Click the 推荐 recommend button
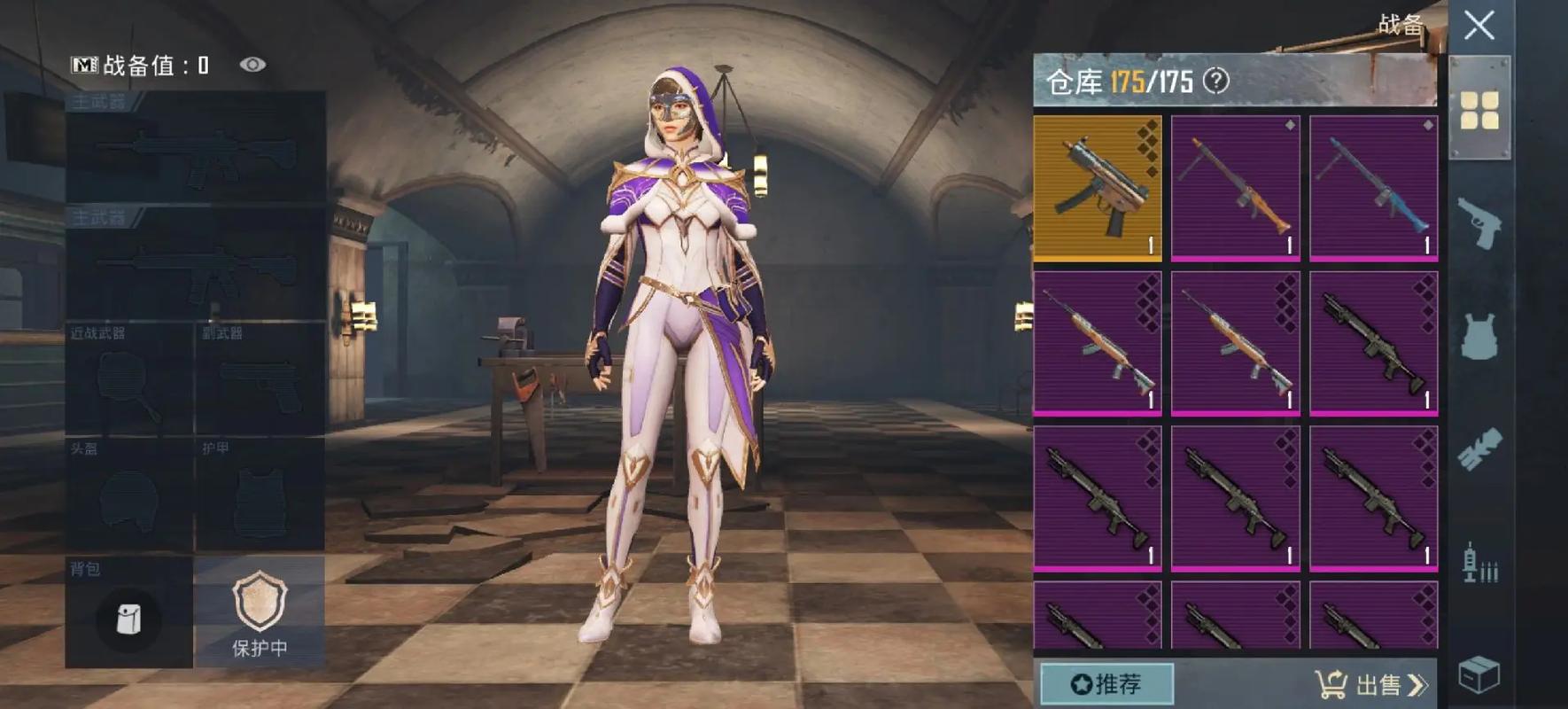Screen dimensions: 1568x709 1106,684
